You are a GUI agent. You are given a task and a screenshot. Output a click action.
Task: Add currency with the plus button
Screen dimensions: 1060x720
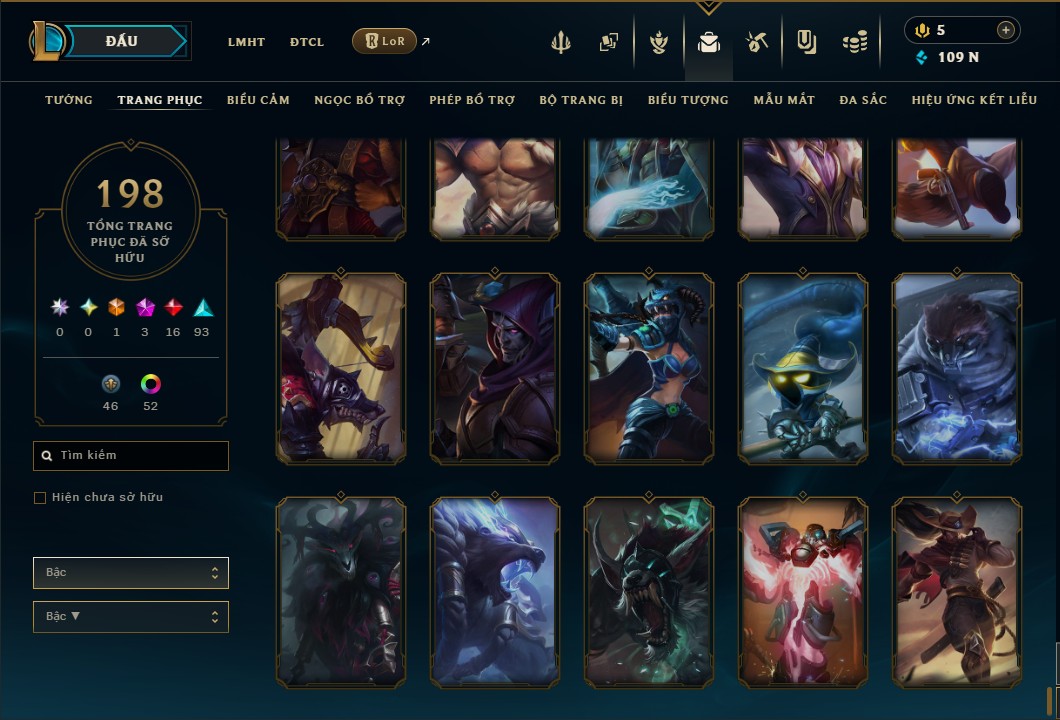[x=1005, y=30]
